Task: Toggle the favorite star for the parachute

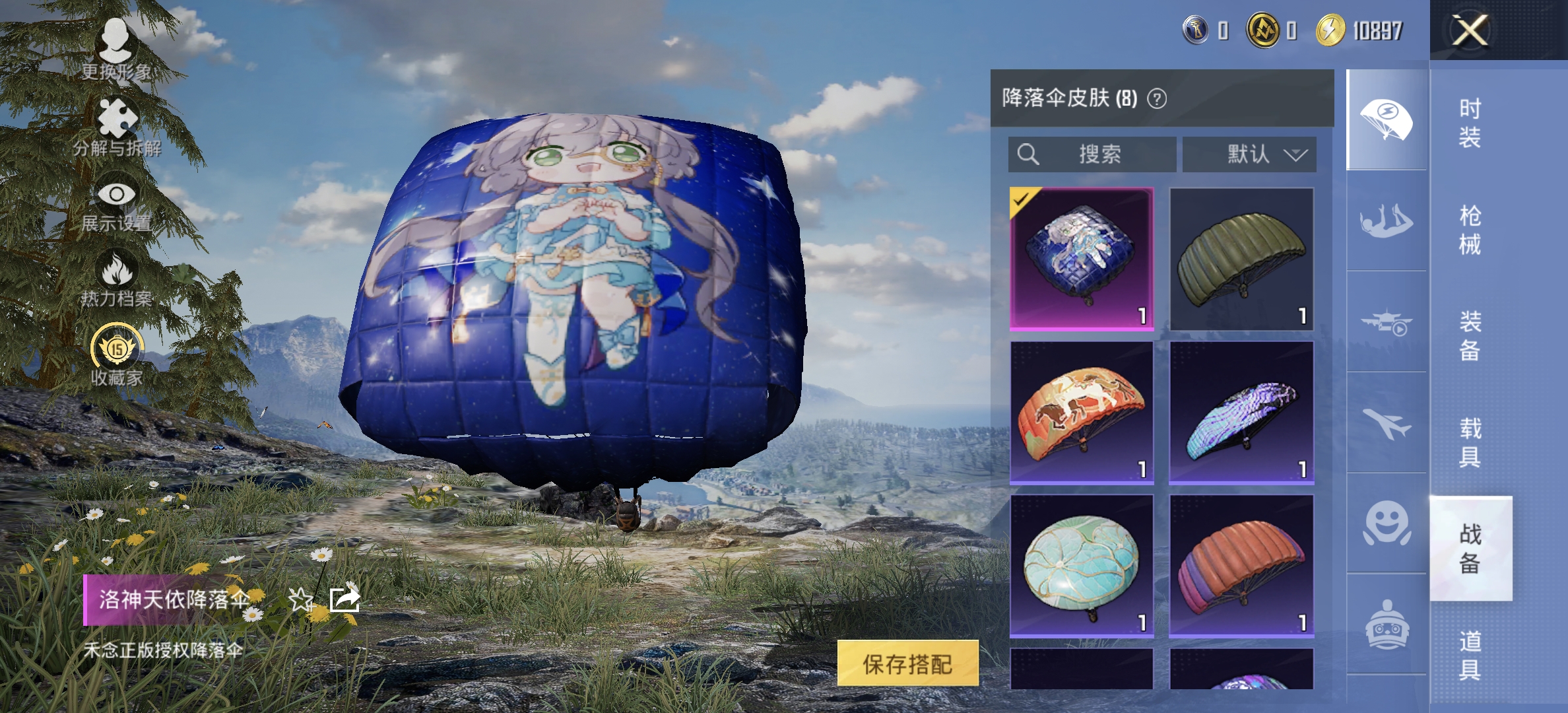Action: click(302, 599)
